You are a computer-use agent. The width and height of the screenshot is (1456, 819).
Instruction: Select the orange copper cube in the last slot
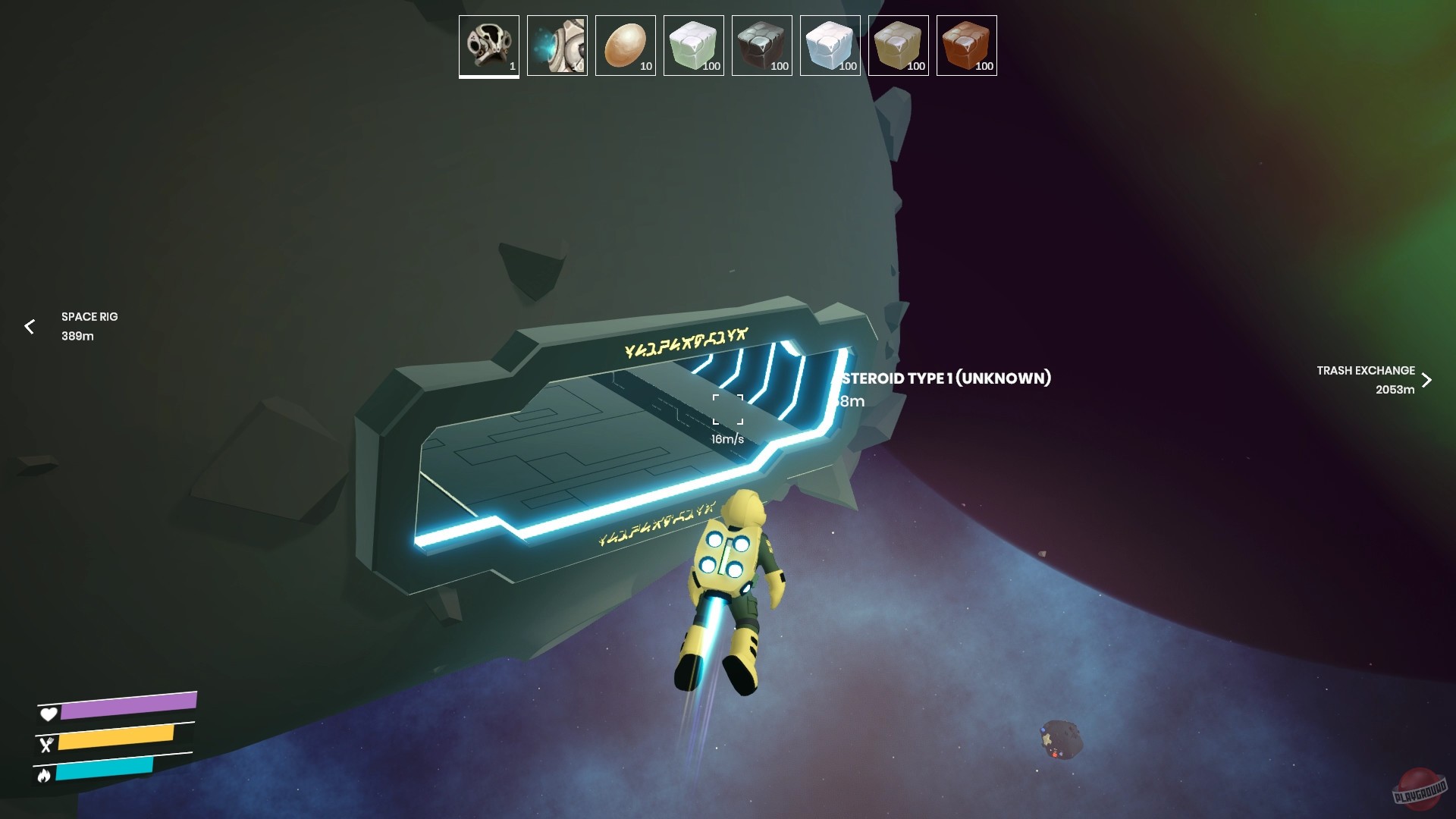(965, 45)
